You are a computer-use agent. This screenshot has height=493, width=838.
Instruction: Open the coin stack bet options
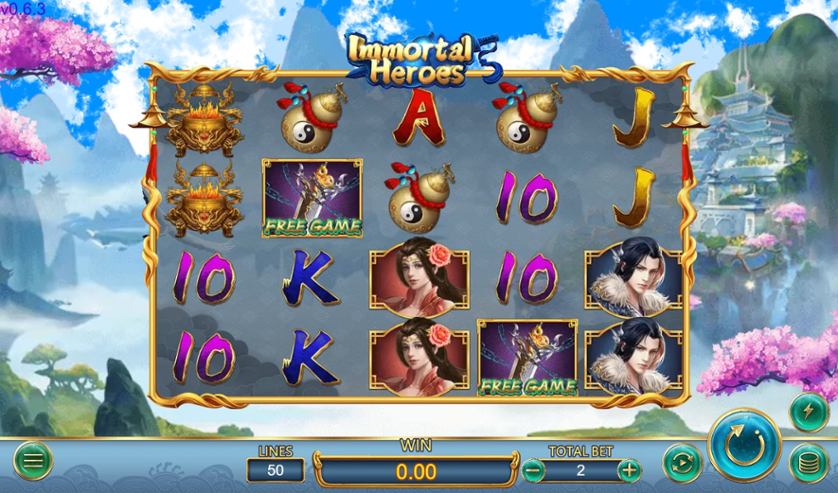(808, 463)
